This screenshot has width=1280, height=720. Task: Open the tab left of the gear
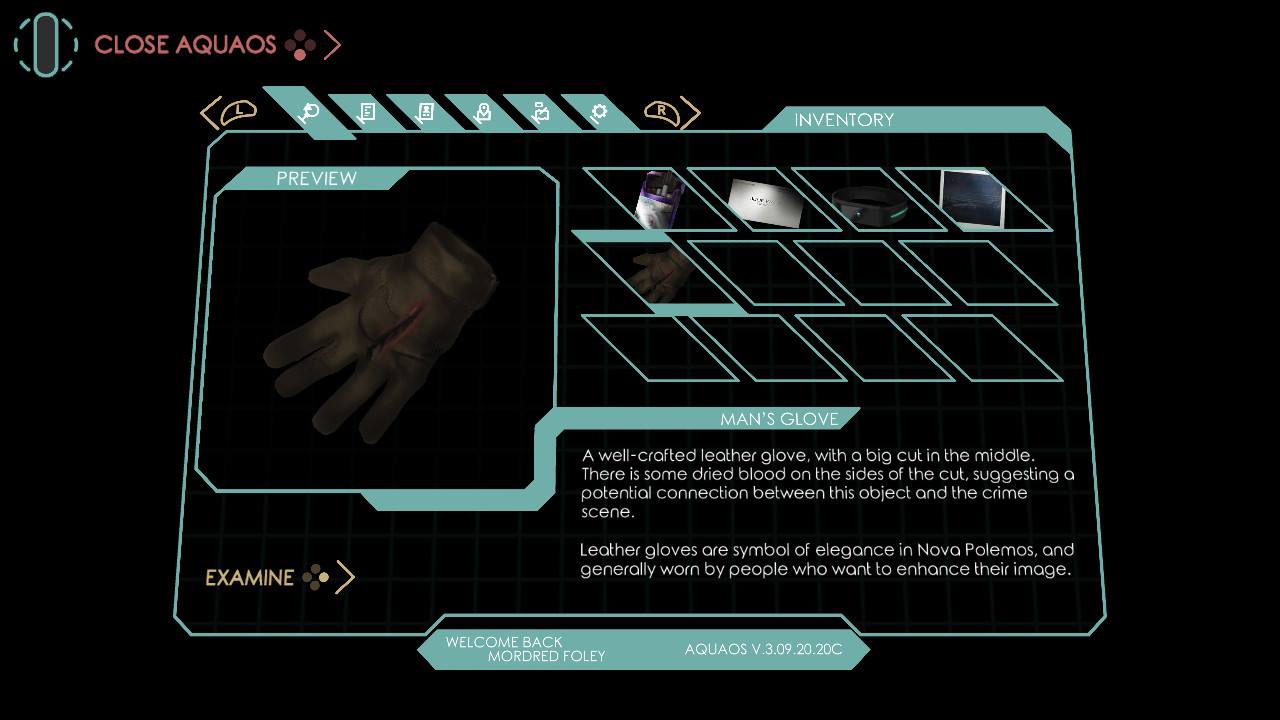coord(541,112)
